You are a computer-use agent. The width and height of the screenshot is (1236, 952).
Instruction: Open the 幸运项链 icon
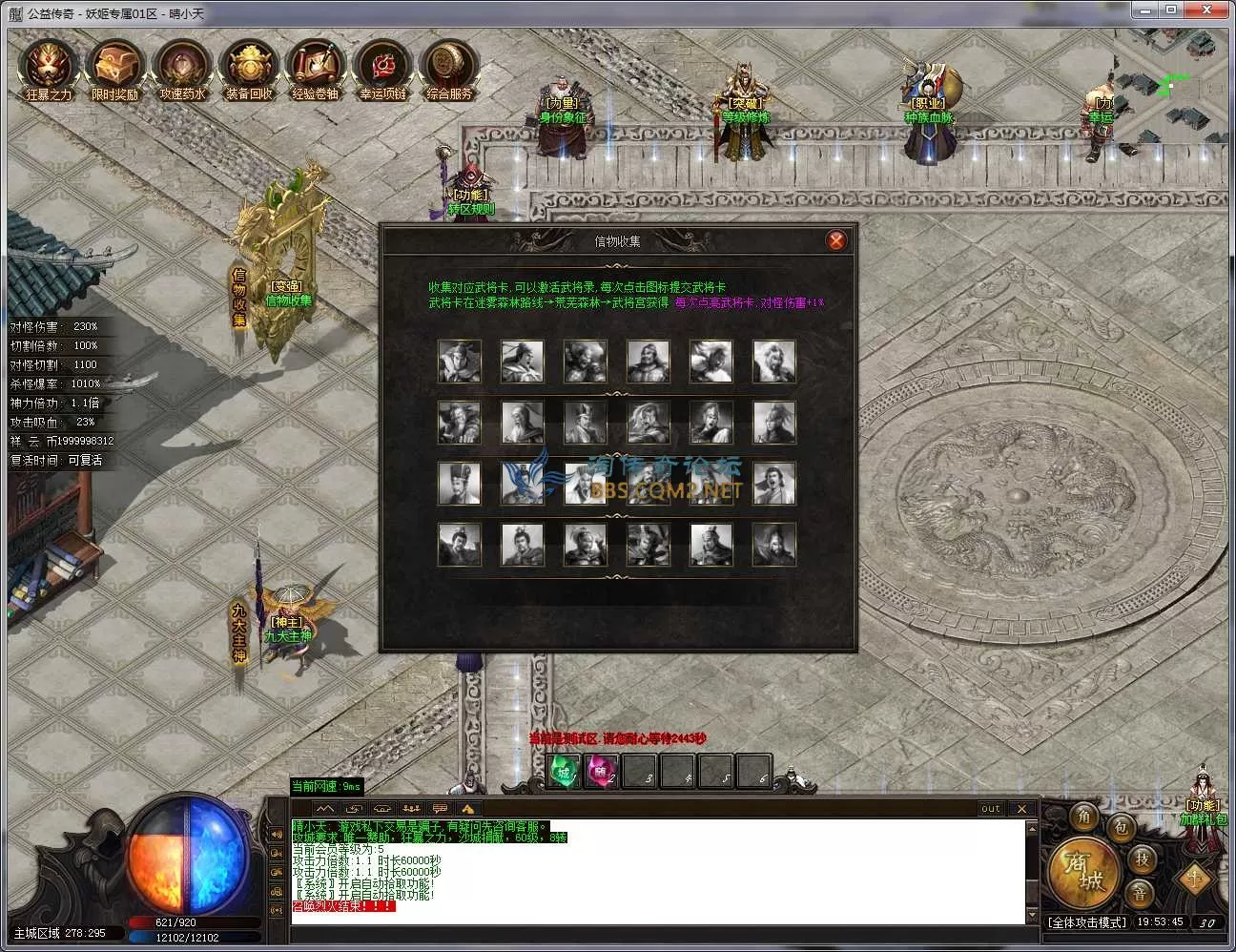point(382,69)
